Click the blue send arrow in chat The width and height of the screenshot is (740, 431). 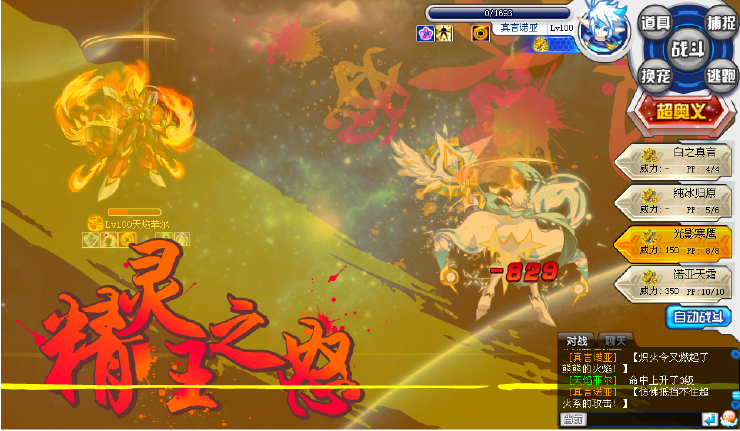tap(709, 418)
